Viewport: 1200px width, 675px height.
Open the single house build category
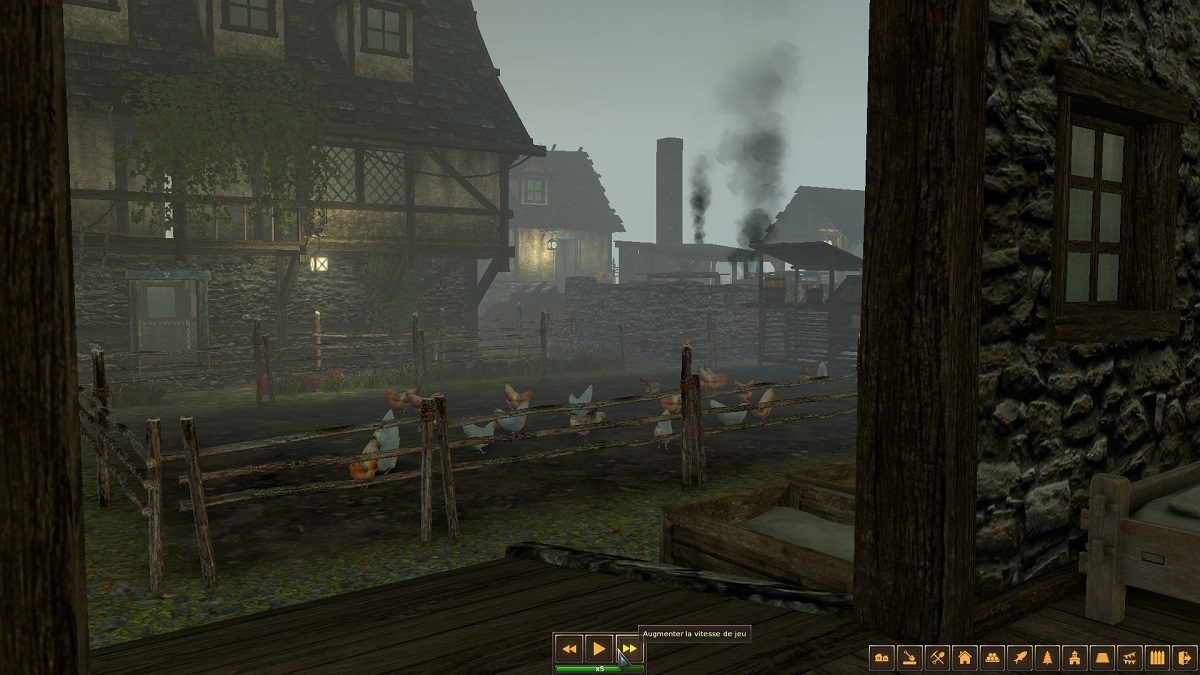[x=965, y=658]
